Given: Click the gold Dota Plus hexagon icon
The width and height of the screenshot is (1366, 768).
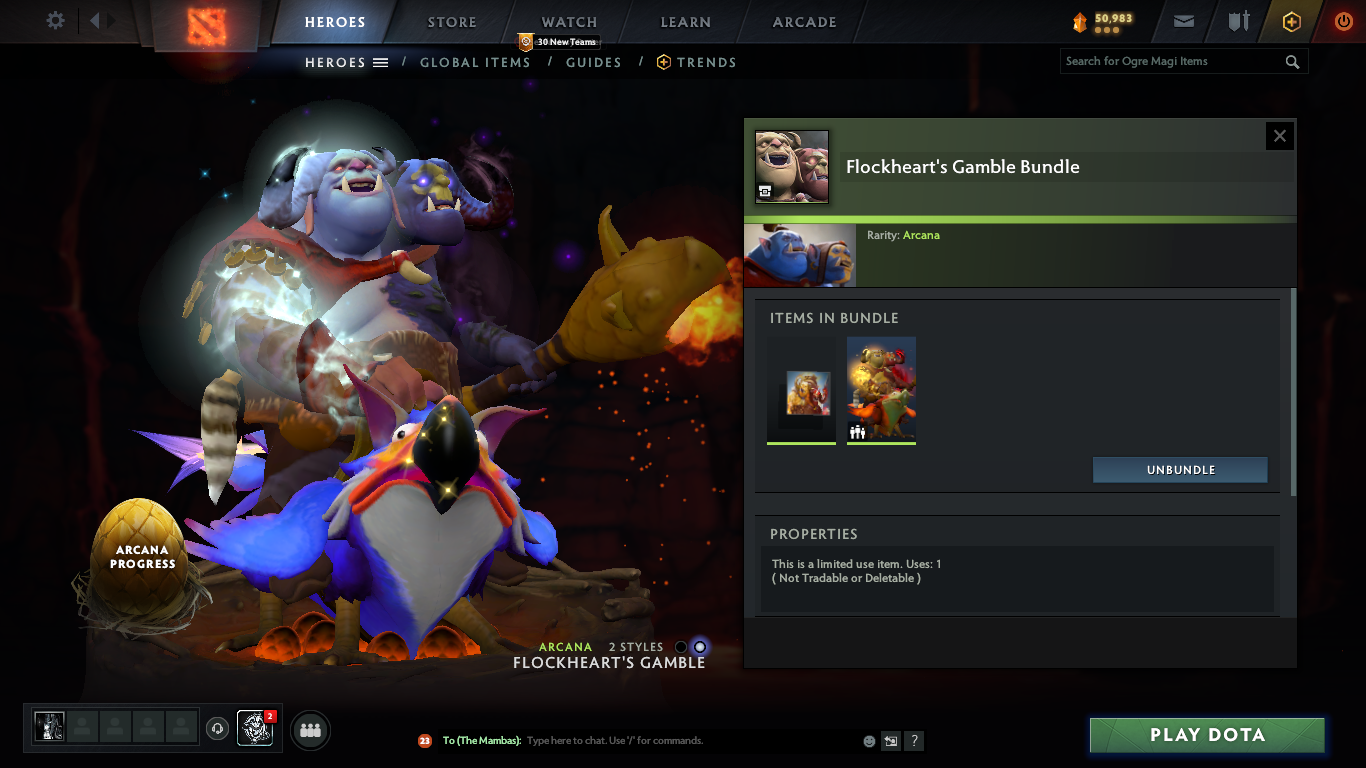Looking at the screenshot, I should 1291,21.
